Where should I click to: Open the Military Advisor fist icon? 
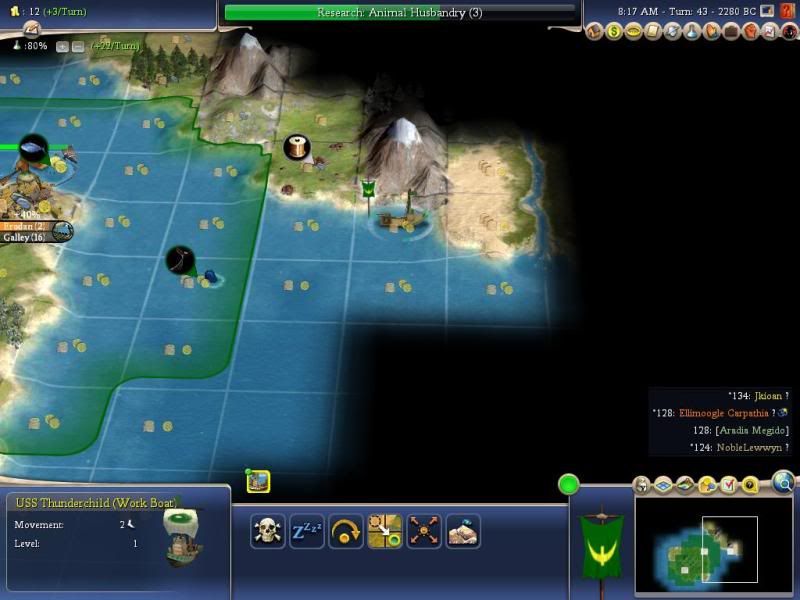tap(750, 32)
